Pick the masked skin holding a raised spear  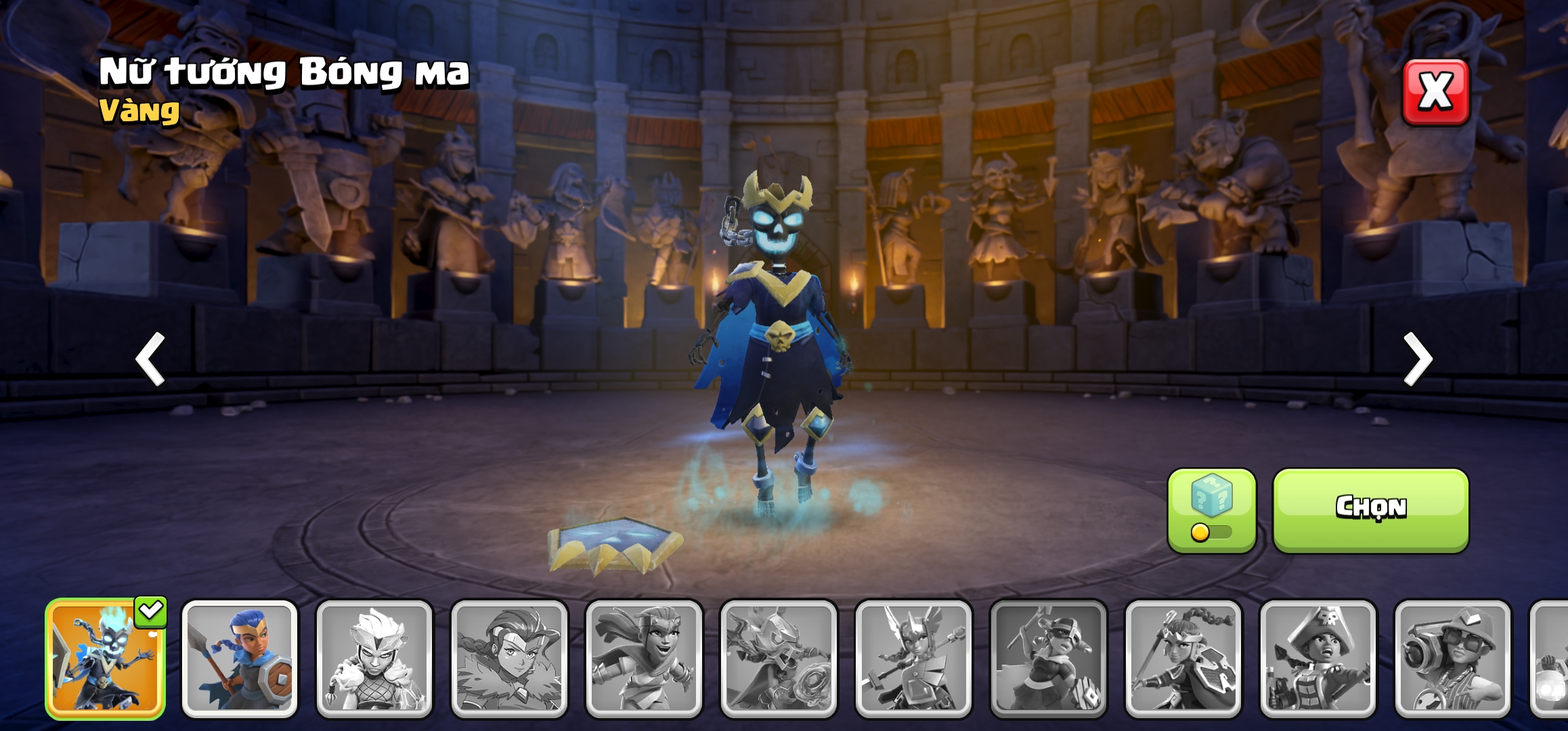click(x=1048, y=658)
